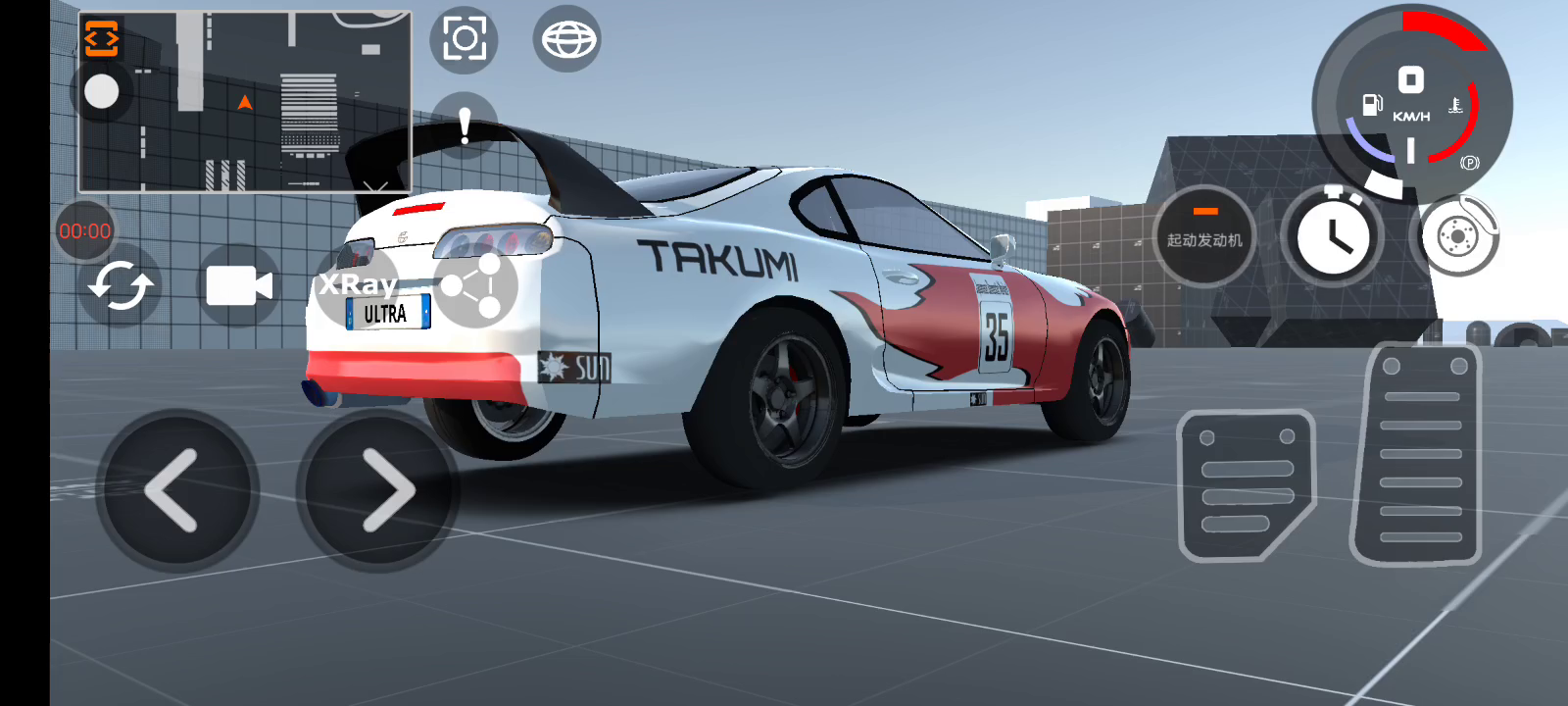Viewport: 1568px width, 706px height.
Task: Open the share nodes icon
Action: tap(474, 286)
